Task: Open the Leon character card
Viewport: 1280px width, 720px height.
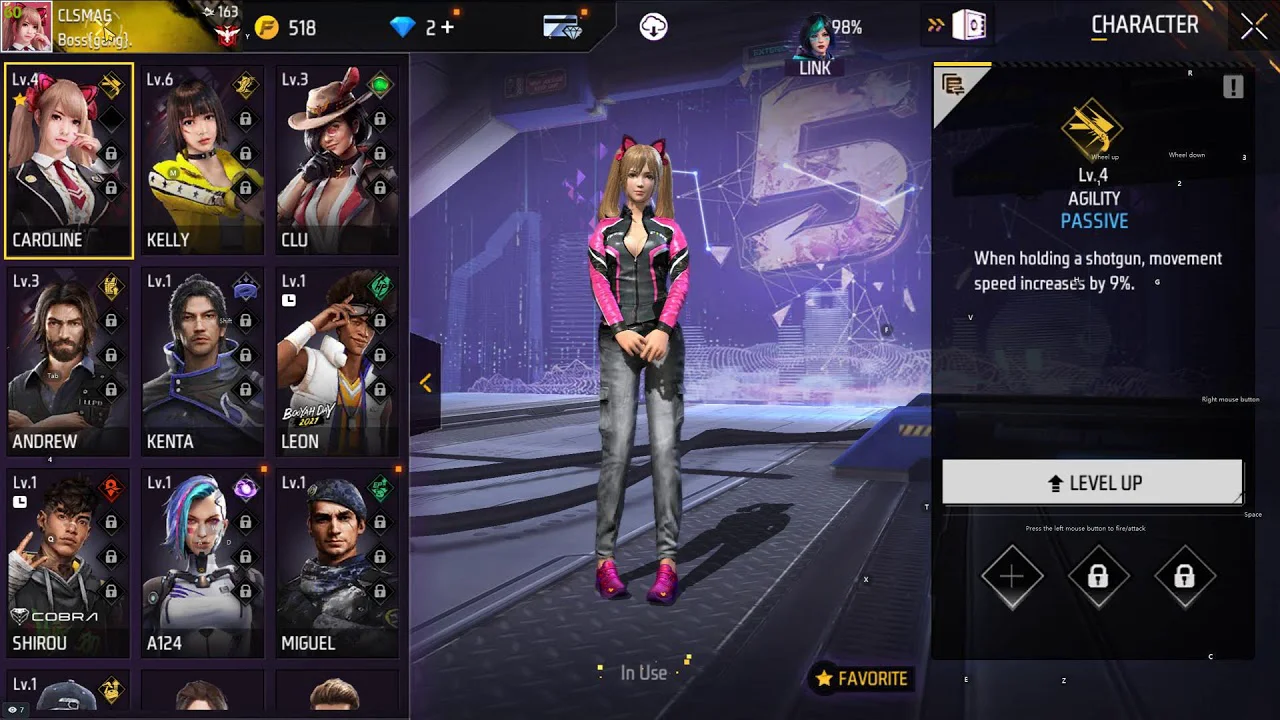Action: point(337,362)
